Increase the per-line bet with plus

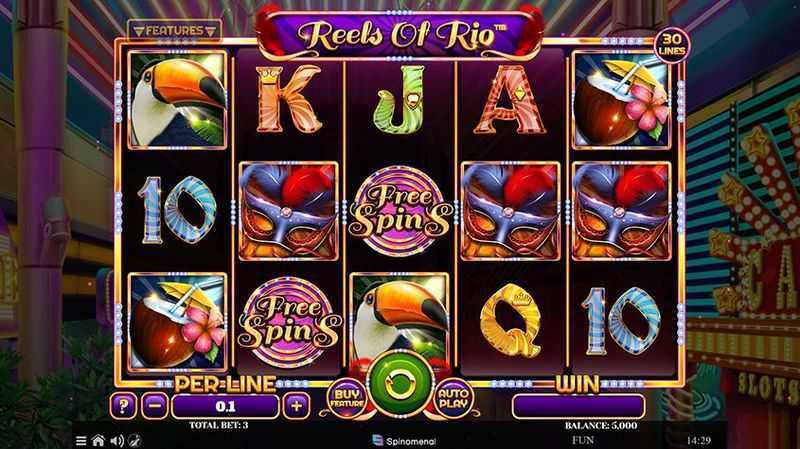296,405
